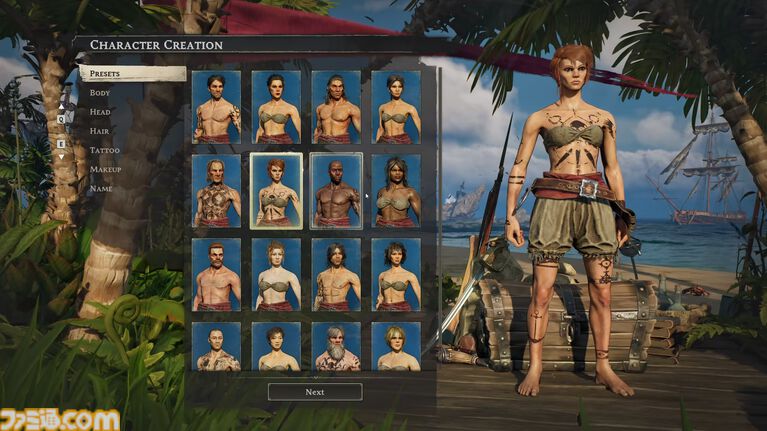The image size is (767, 431).
Task: Pick the dark-skinned bald man preset
Action: 336,190
